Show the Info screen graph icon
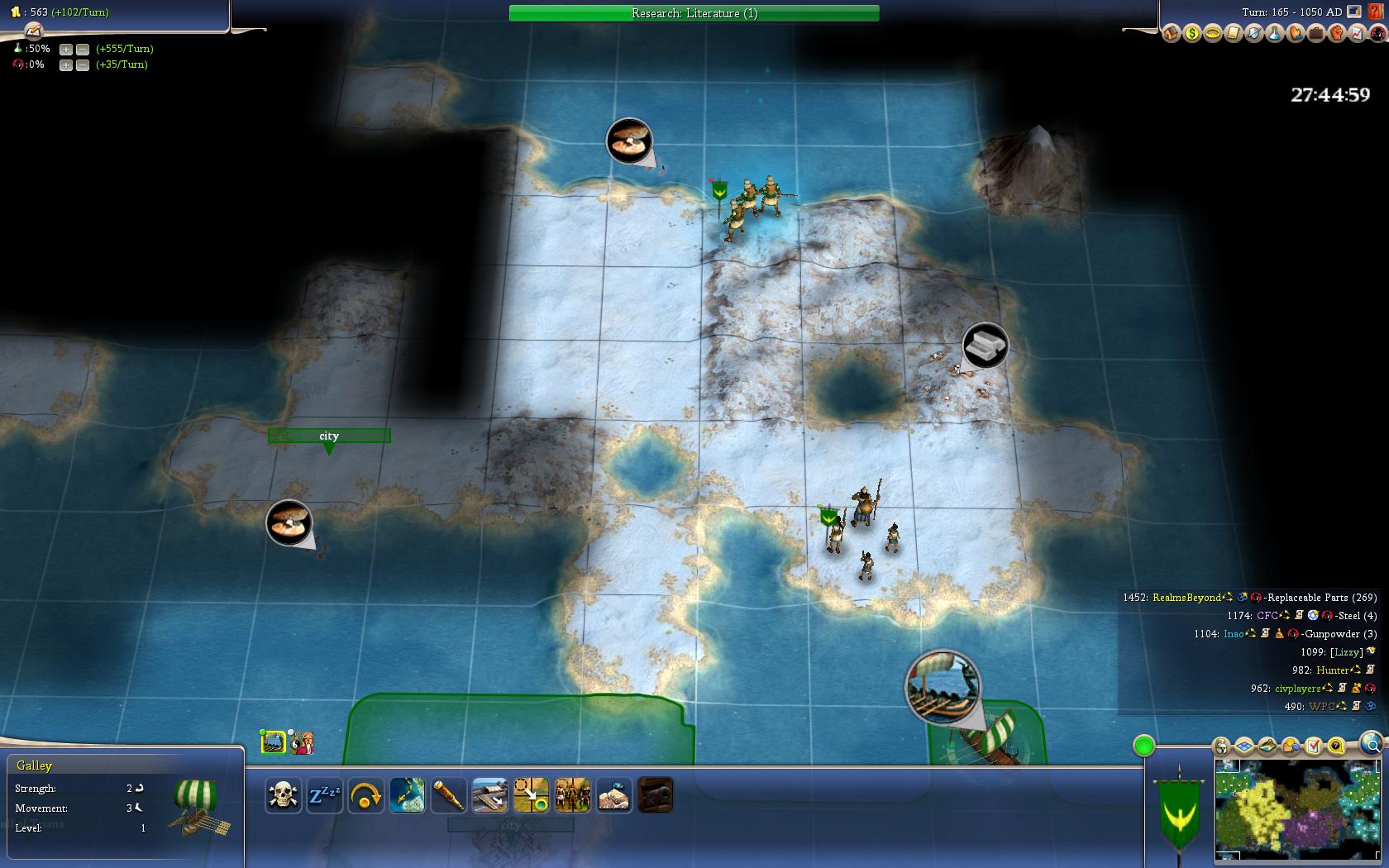 [1357, 34]
